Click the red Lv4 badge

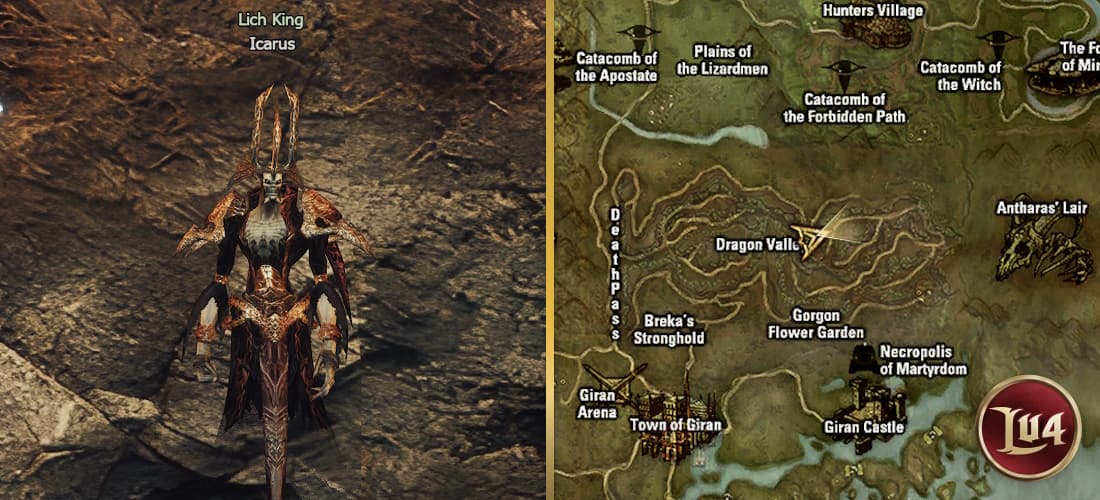tap(1029, 426)
